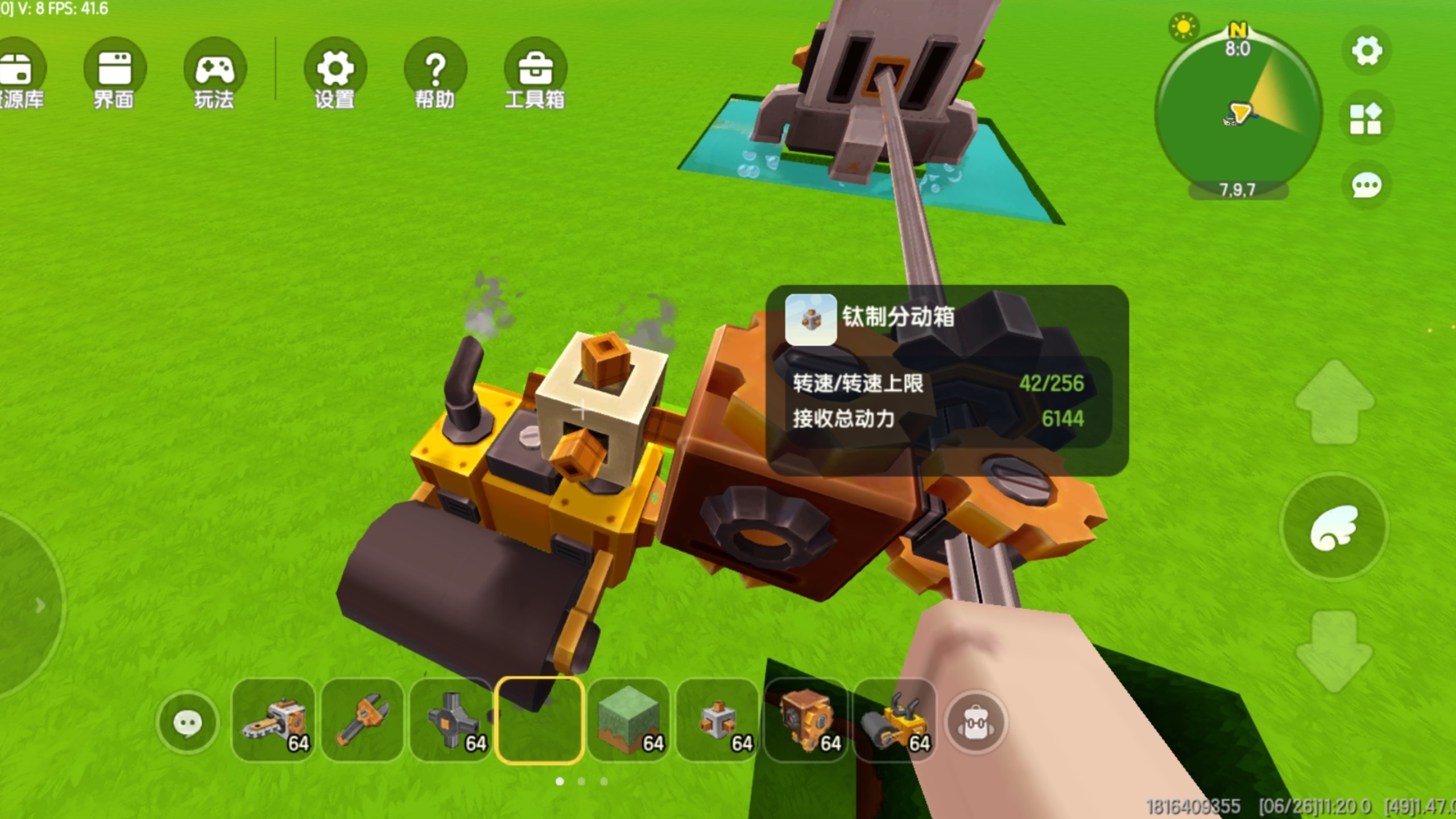Open the chat bubble left of the hotbar
This screenshot has width=1456, height=819.
188,721
